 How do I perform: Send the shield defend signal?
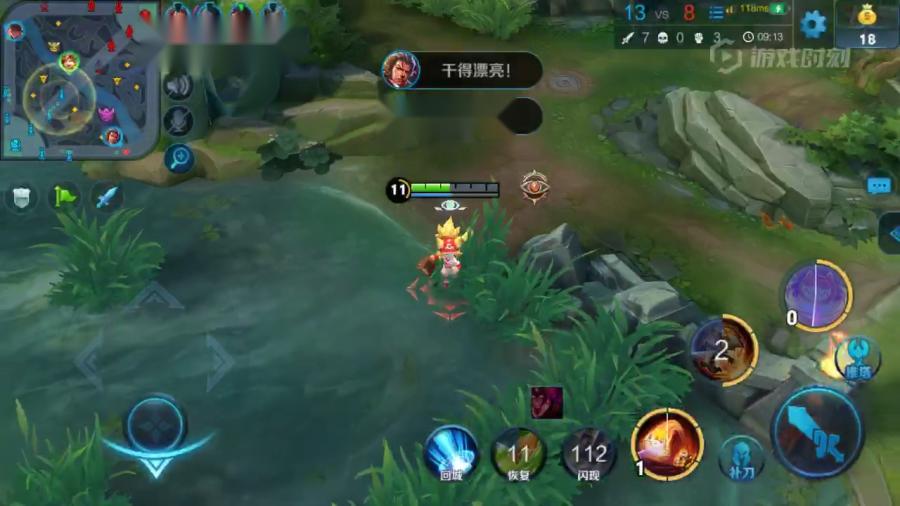21,197
